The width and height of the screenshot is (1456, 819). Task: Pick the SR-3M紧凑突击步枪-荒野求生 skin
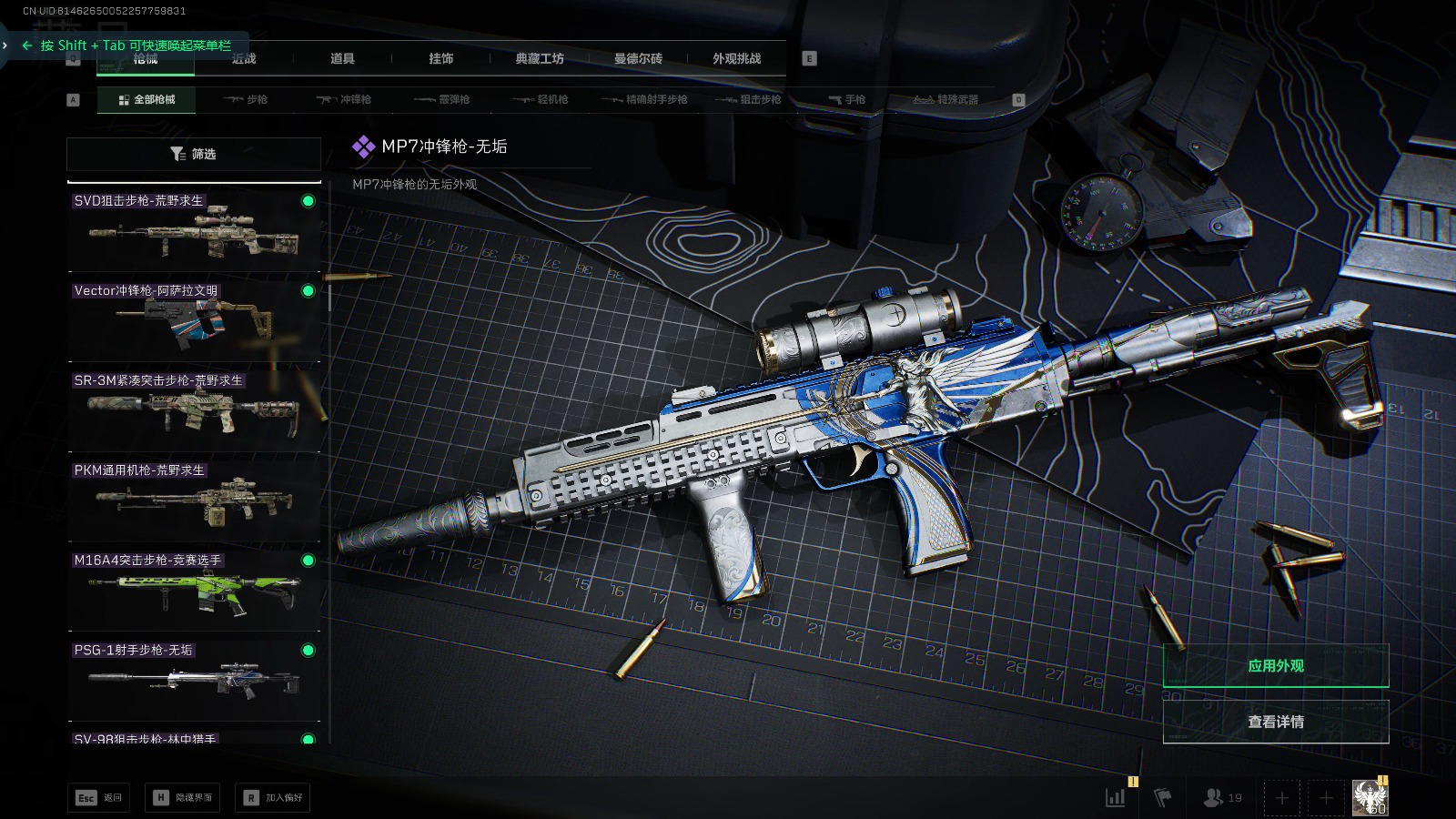tap(194, 409)
